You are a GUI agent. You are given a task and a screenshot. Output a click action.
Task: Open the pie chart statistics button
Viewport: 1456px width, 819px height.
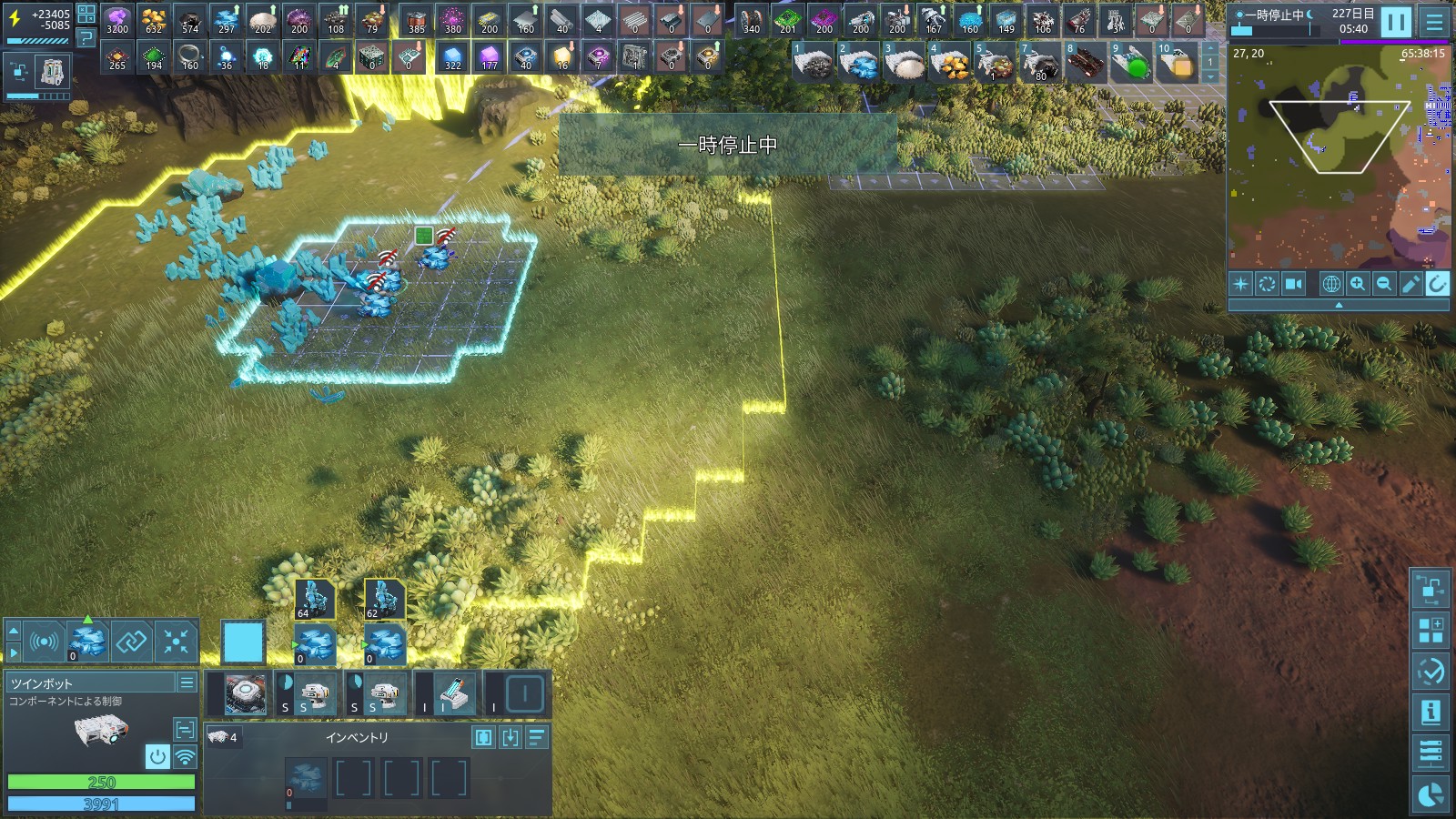click(x=1431, y=794)
